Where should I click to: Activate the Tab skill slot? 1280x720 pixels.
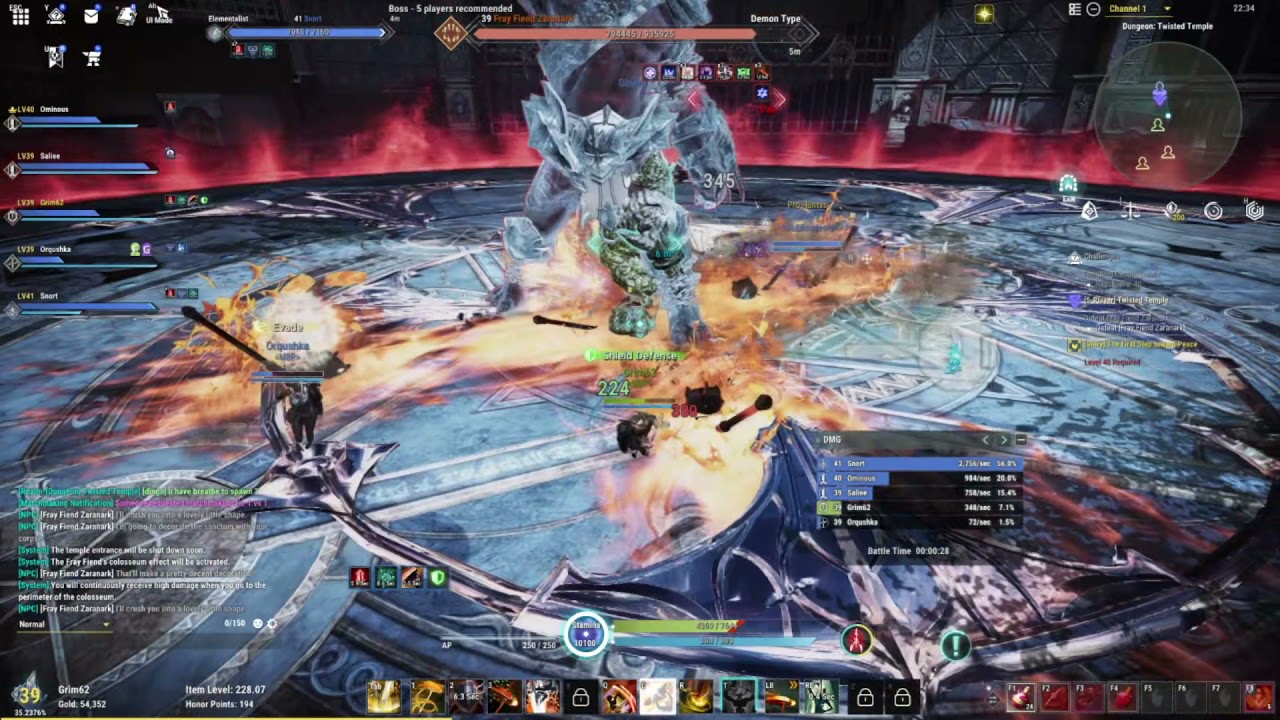click(384, 697)
